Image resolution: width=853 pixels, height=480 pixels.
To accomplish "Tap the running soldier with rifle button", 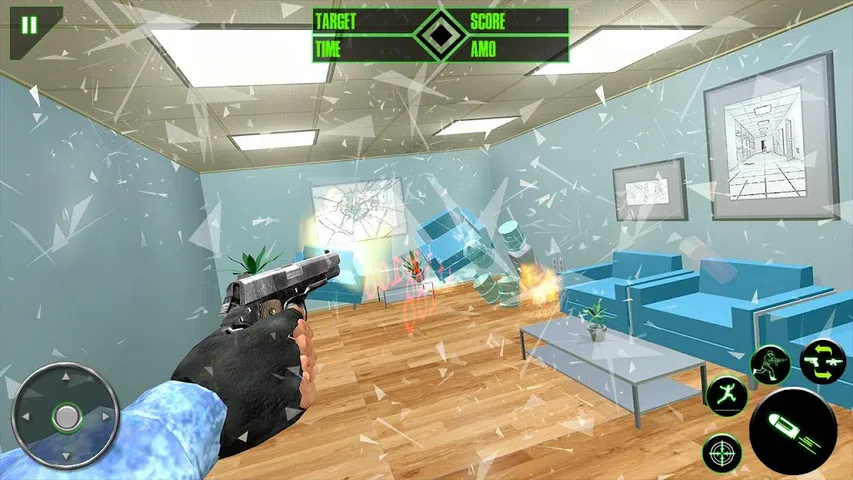I will (x=771, y=362).
